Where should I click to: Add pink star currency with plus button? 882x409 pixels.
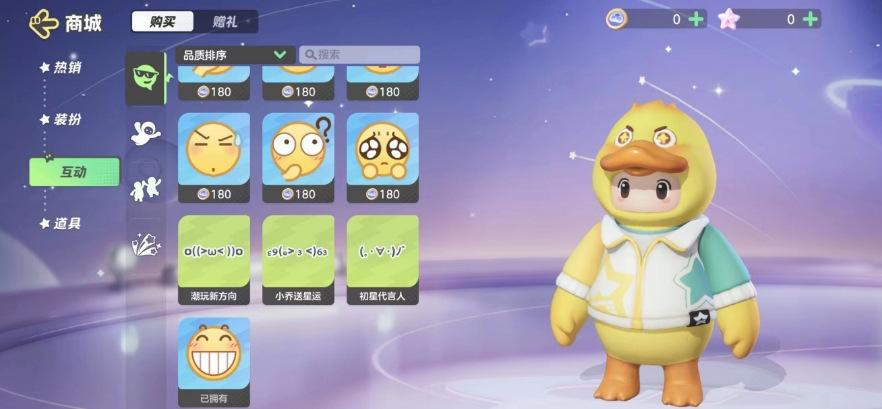pyautogui.click(x=810, y=19)
